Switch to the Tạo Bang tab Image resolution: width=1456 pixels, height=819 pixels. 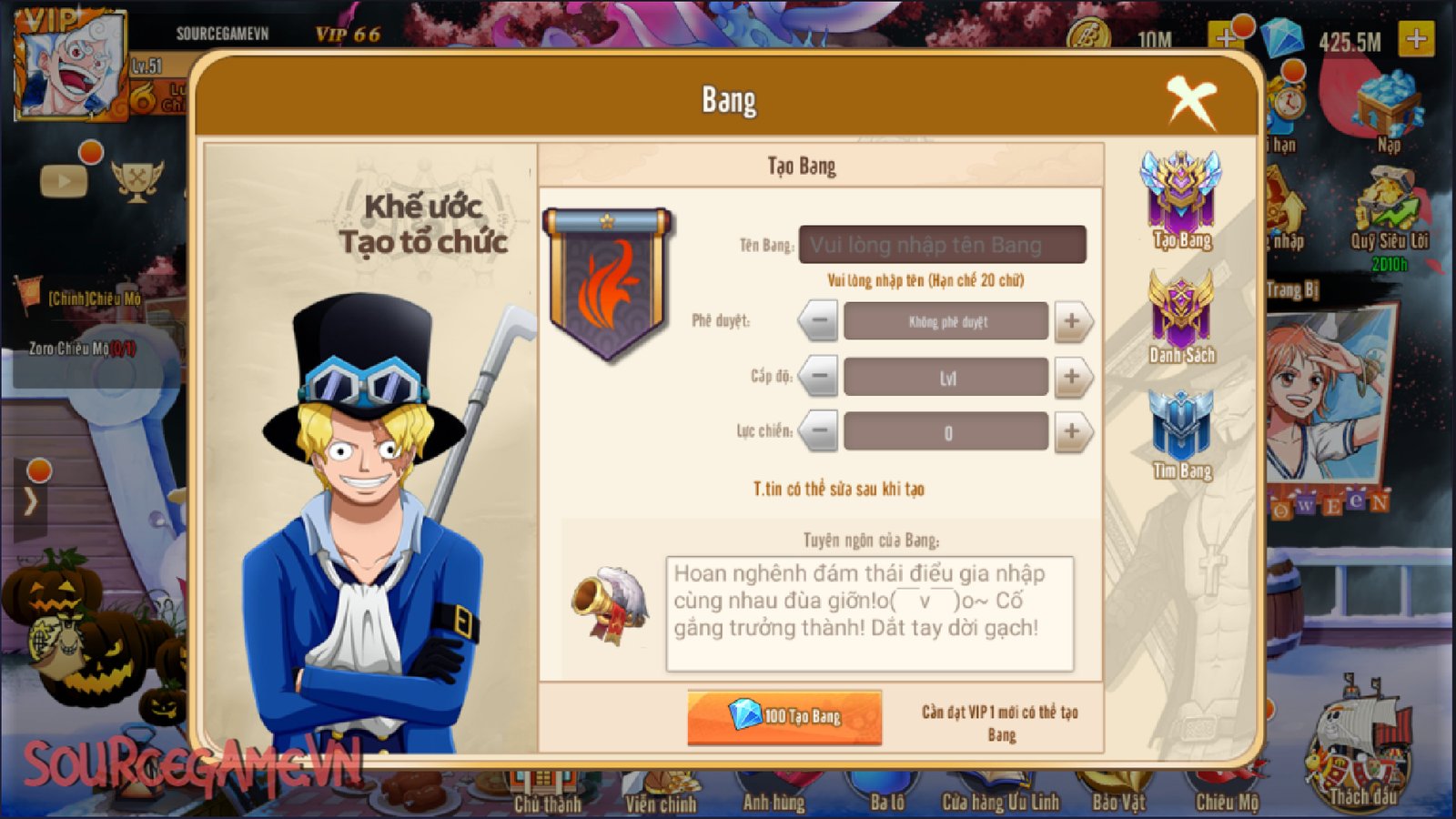1181,200
